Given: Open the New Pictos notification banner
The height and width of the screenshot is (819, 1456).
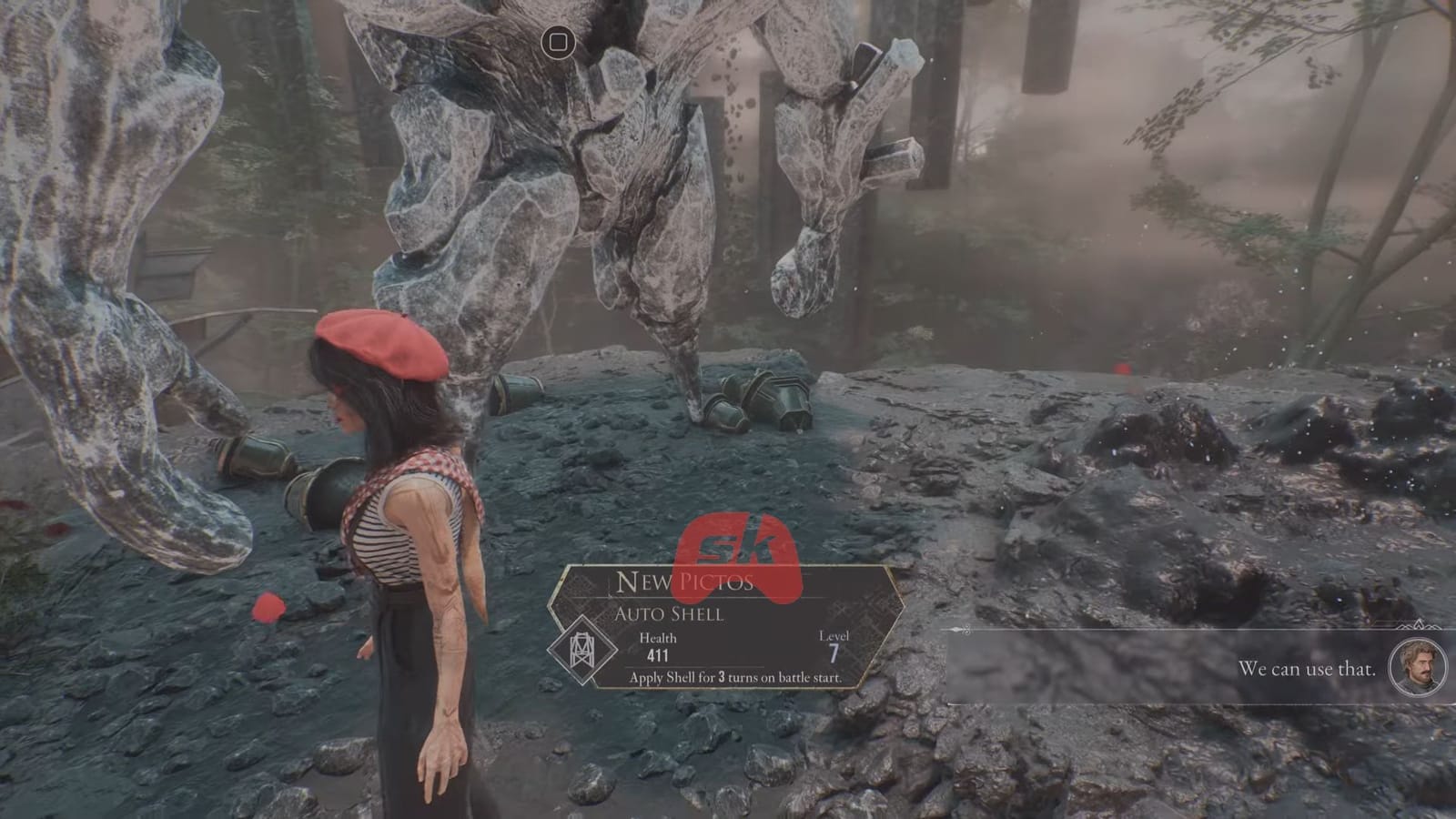Looking at the screenshot, I should pos(687,582).
